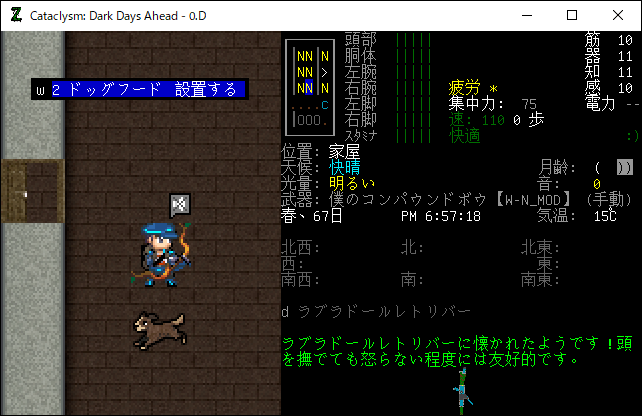642x416 pixels.
Task: Close the Cataclysm: Dark Days Ahead window
Action: tap(618, 15)
